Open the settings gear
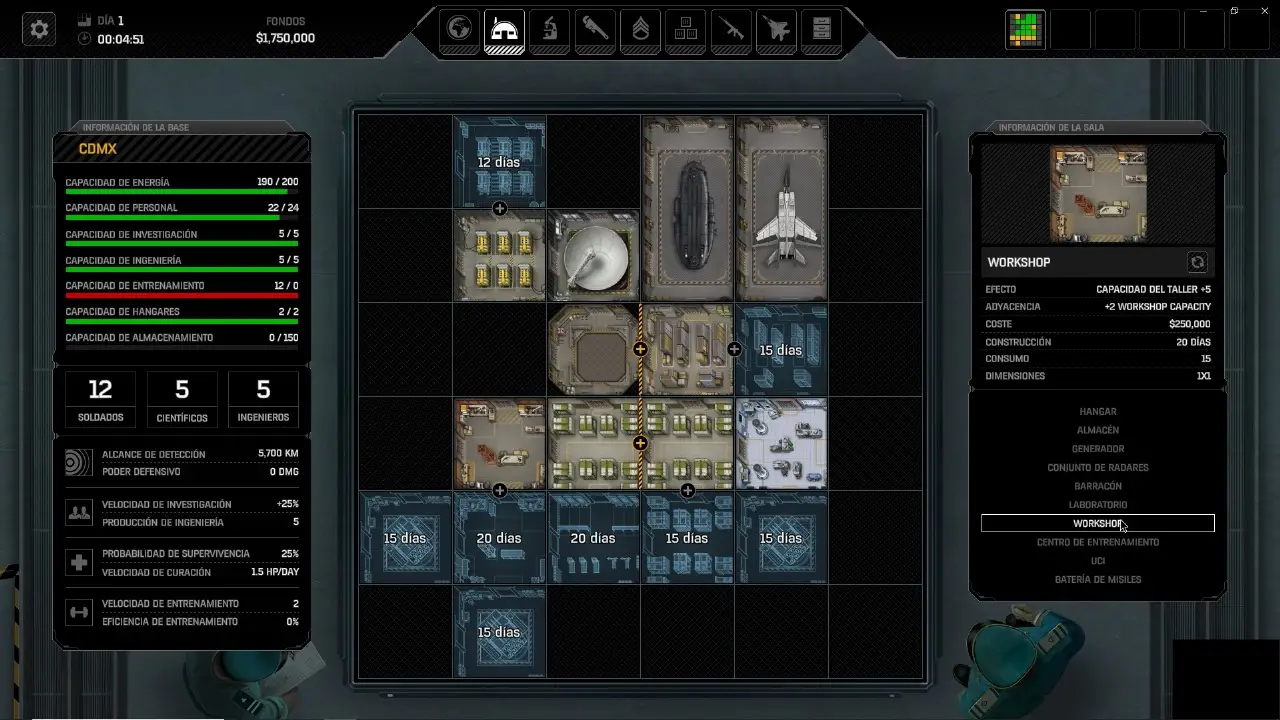 (x=37, y=29)
